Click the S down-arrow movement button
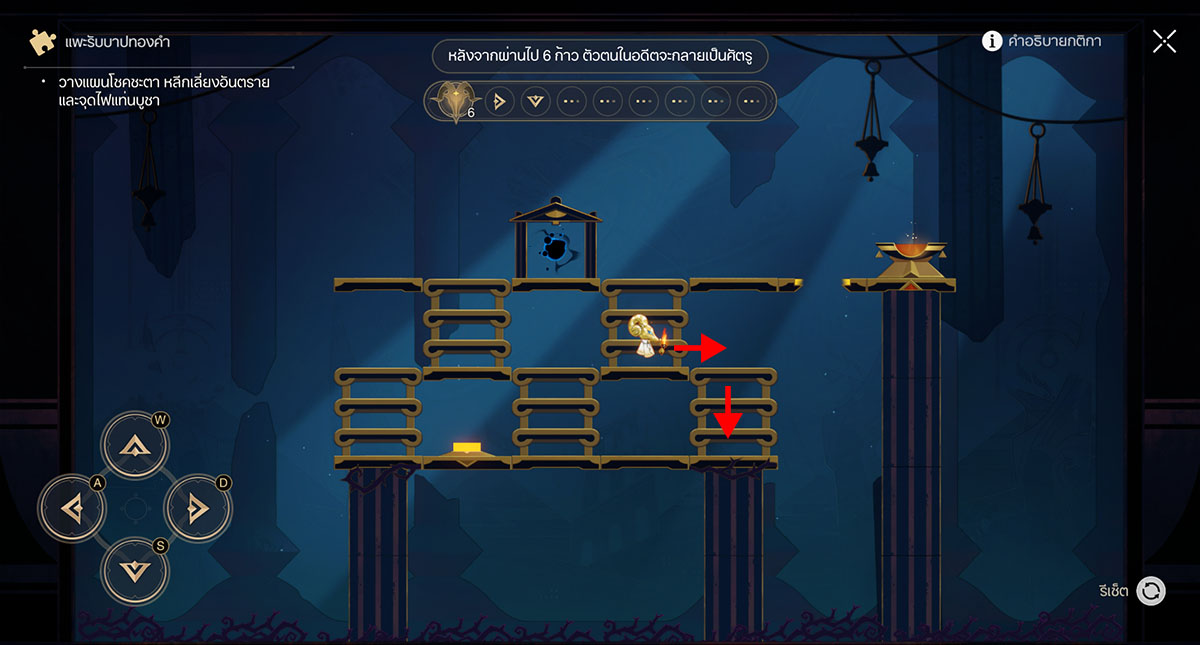Image resolution: width=1200 pixels, height=645 pixels. 135,571
